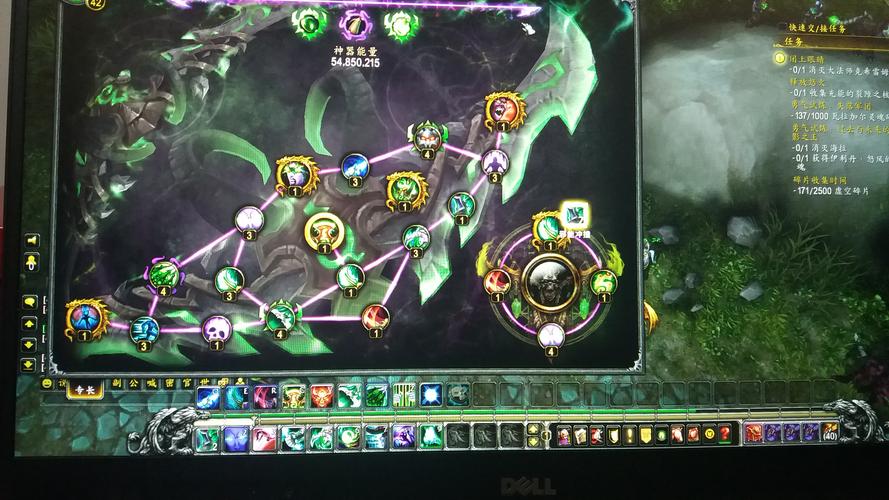
Task: Select the horned green demon face trait
Action: click(x=429, y=136)
